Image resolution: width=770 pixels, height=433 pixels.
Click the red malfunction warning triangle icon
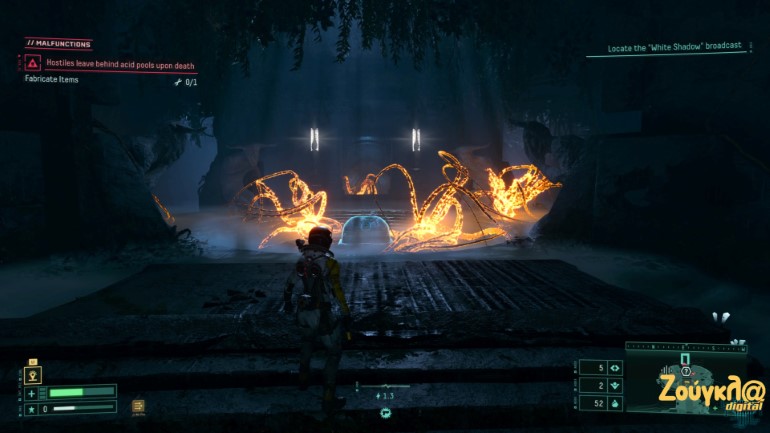(33, 63)
